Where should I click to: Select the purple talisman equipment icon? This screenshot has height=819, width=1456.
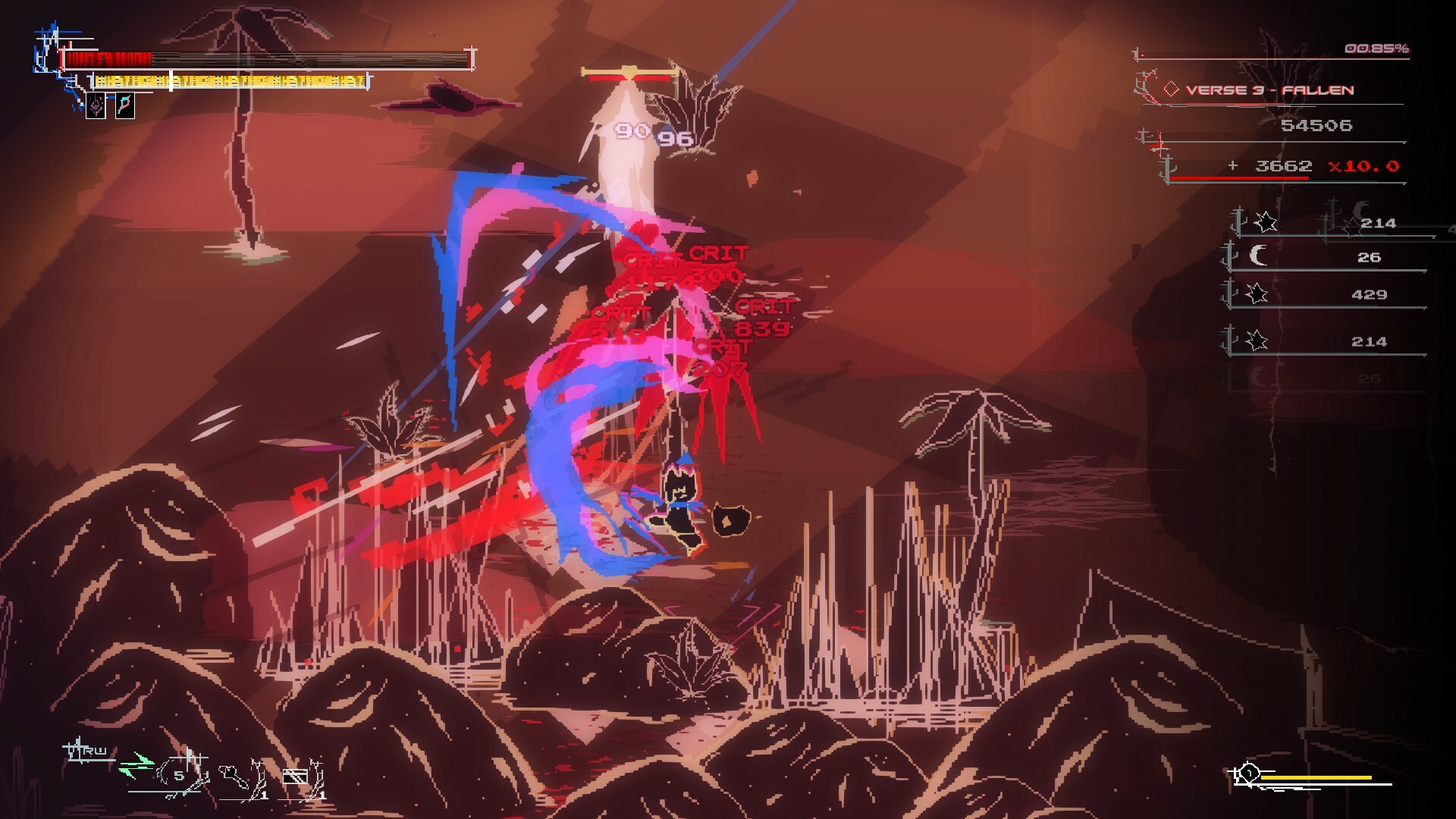(x=96, y=106)
